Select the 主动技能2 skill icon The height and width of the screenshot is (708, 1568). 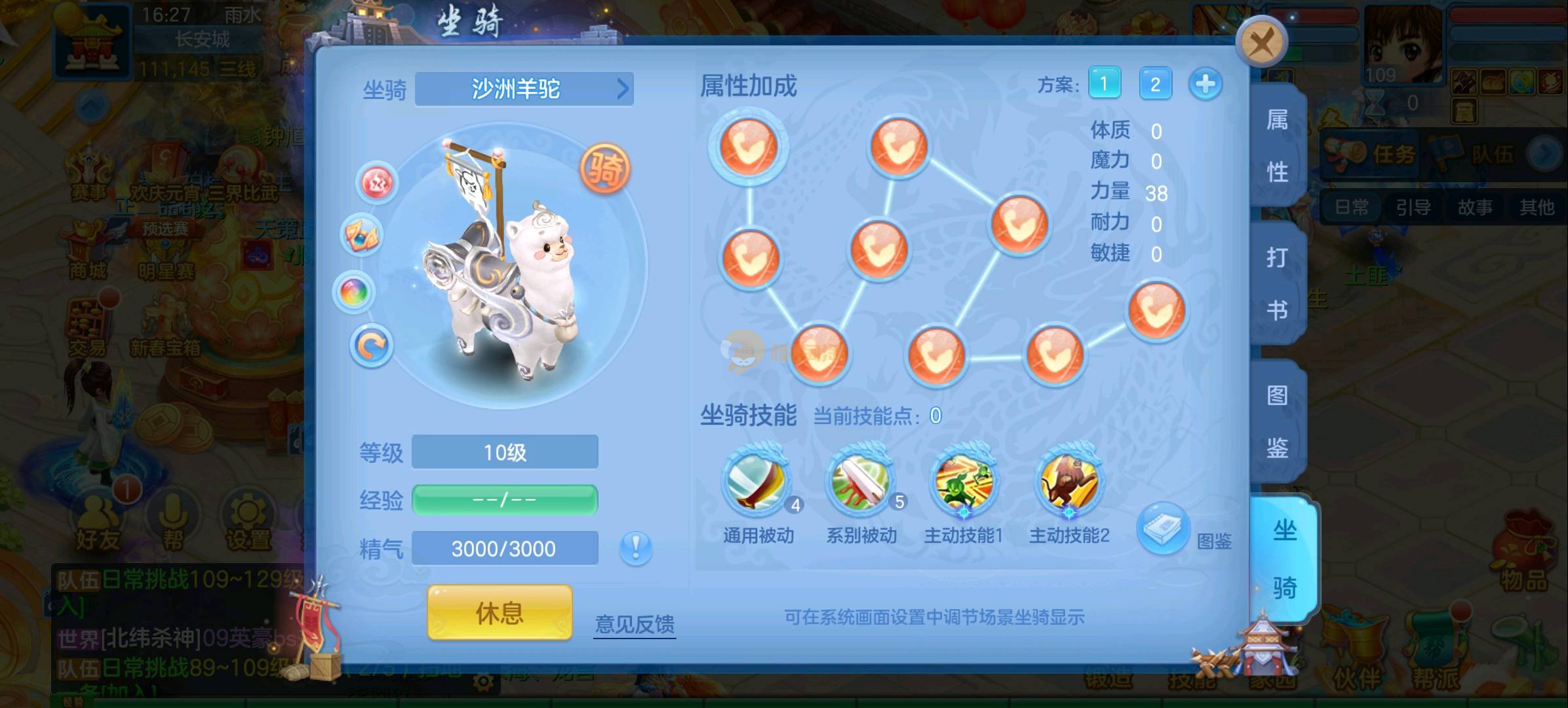[x=1068, y=483]
